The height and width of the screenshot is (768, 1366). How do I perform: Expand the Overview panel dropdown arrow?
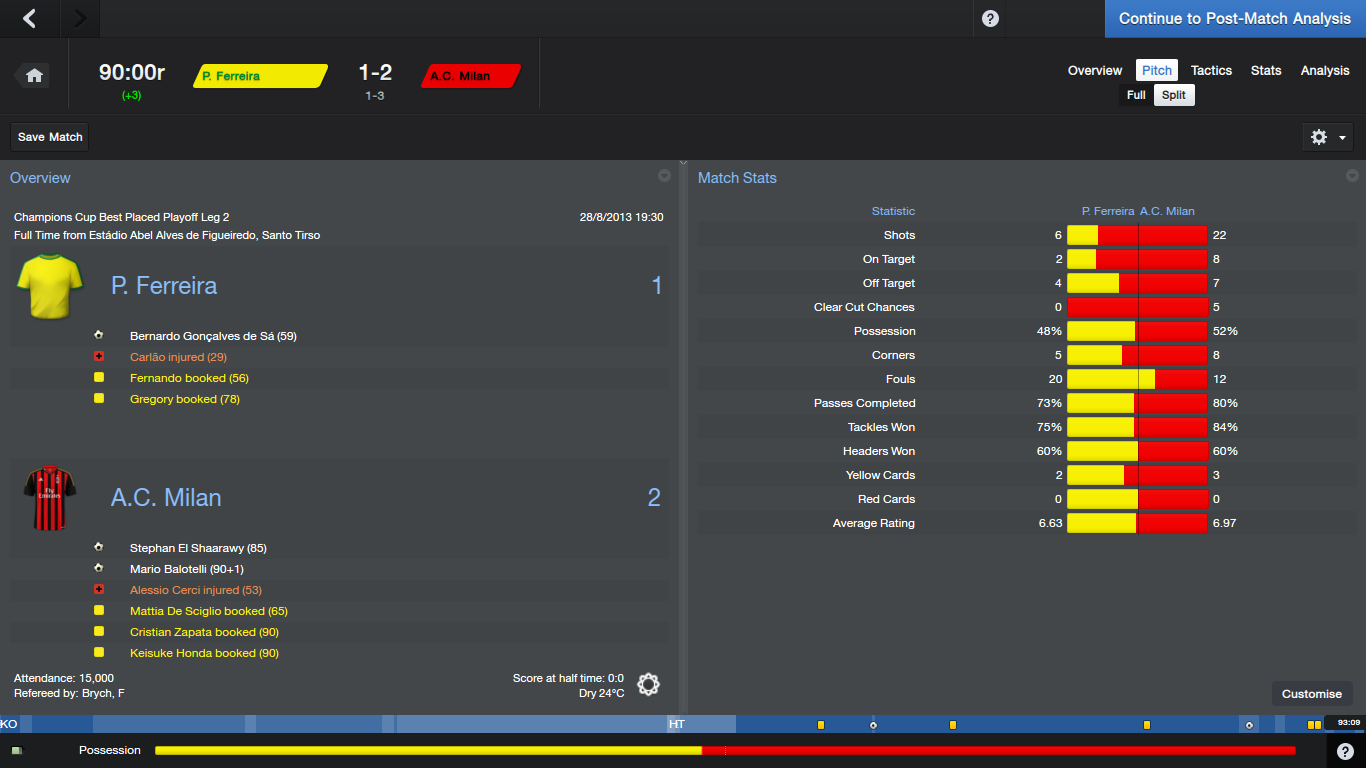point(664,176)
